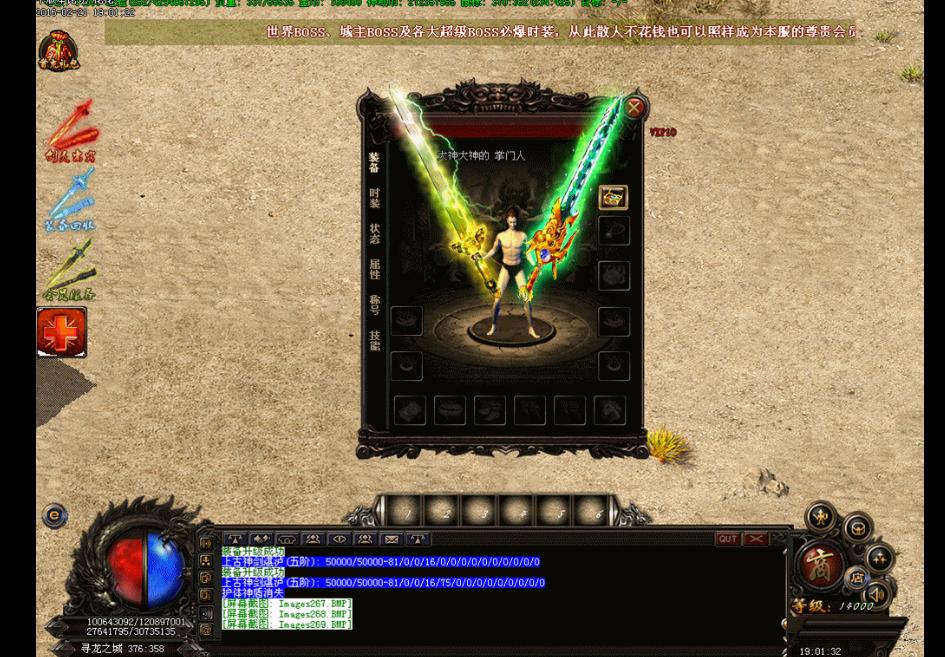Toggle the sound speaker button
Image resolution: width=945 pixels, height=657 pixels.
click(x=876, y=595)
